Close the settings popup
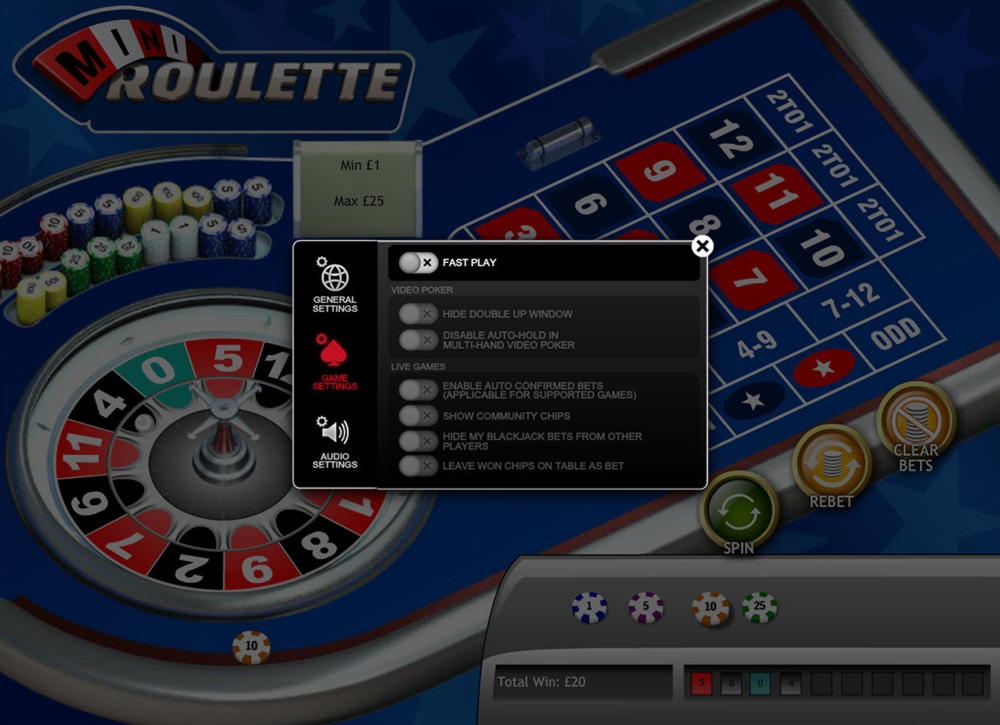 (x=702, y=246)
